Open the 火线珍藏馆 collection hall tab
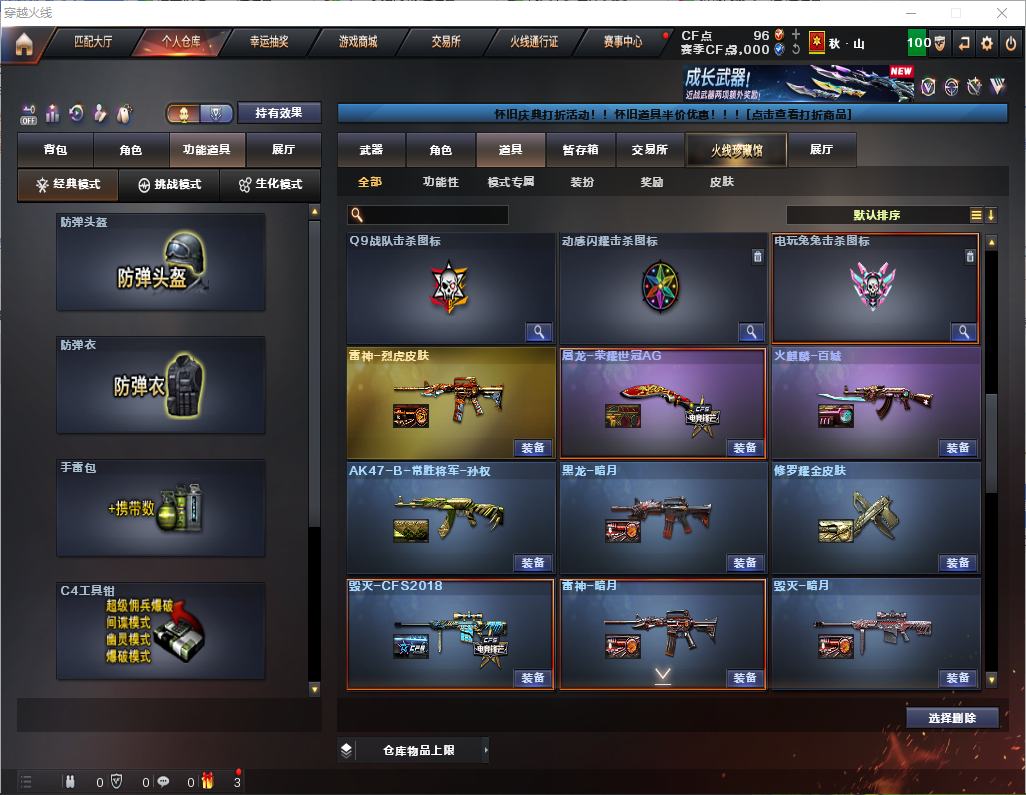 tap(736, 150)
